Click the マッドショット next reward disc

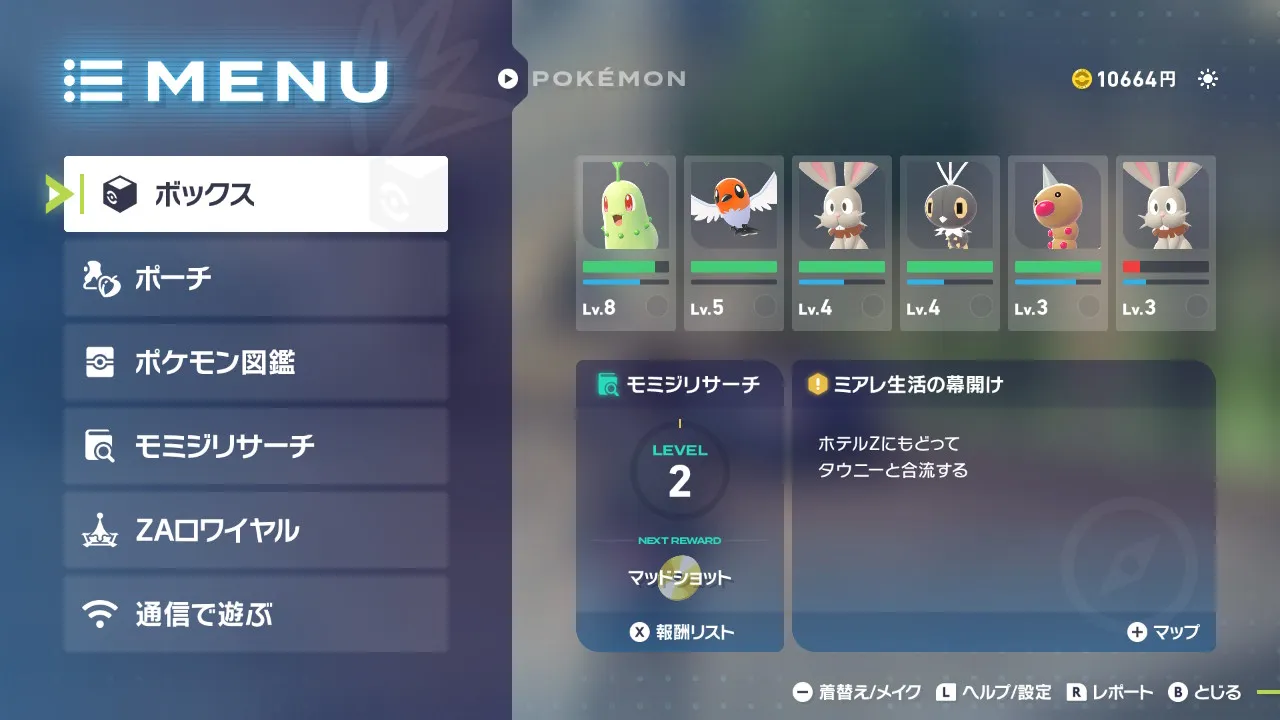680,580
